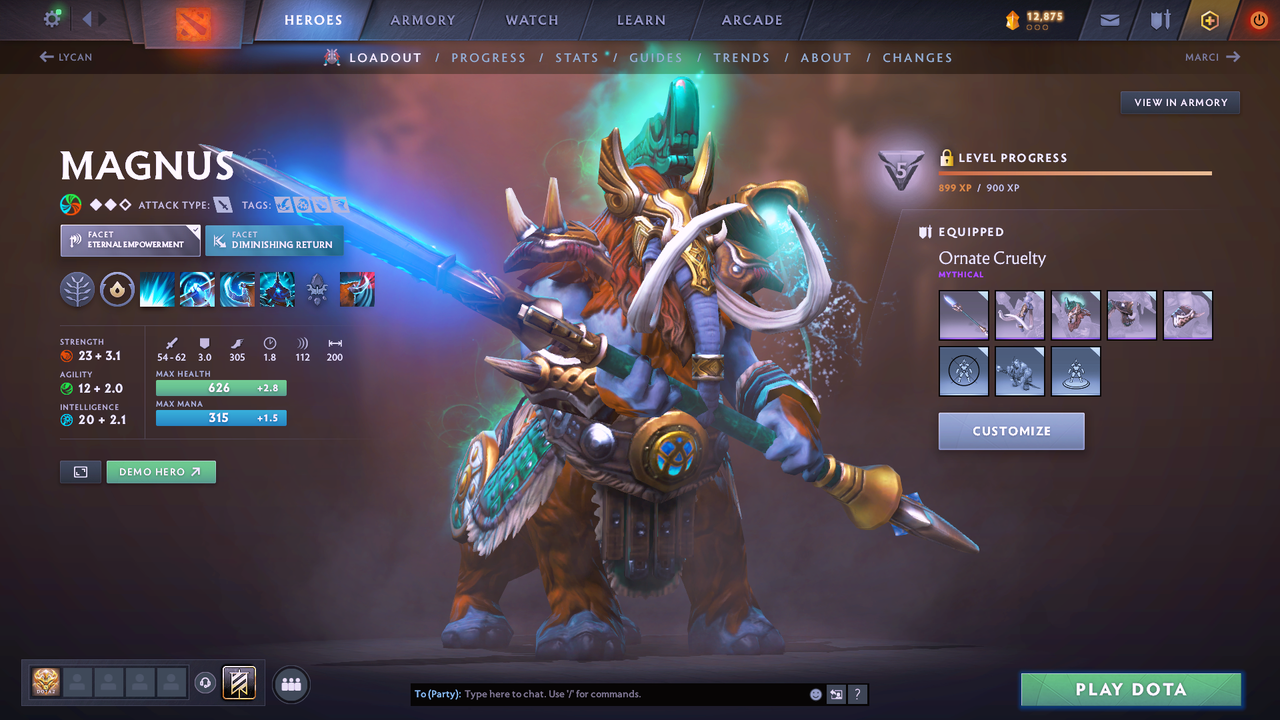
Task: Click the friends list icon near party slots
Action: [x=290, y=683]
